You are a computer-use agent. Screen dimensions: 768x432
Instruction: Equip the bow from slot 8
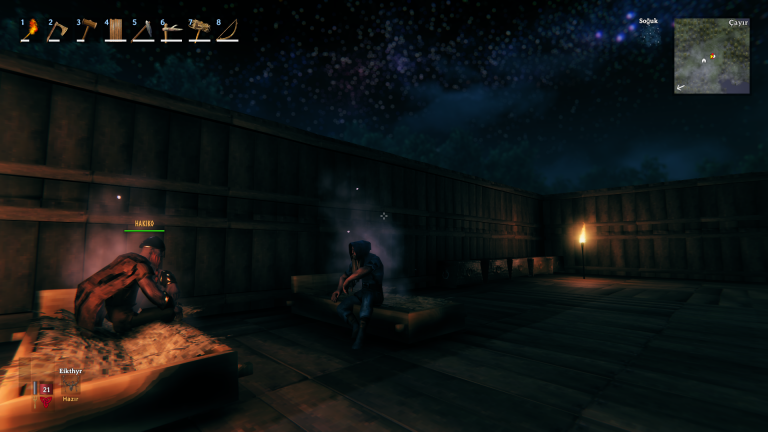[x=228, y=30]
